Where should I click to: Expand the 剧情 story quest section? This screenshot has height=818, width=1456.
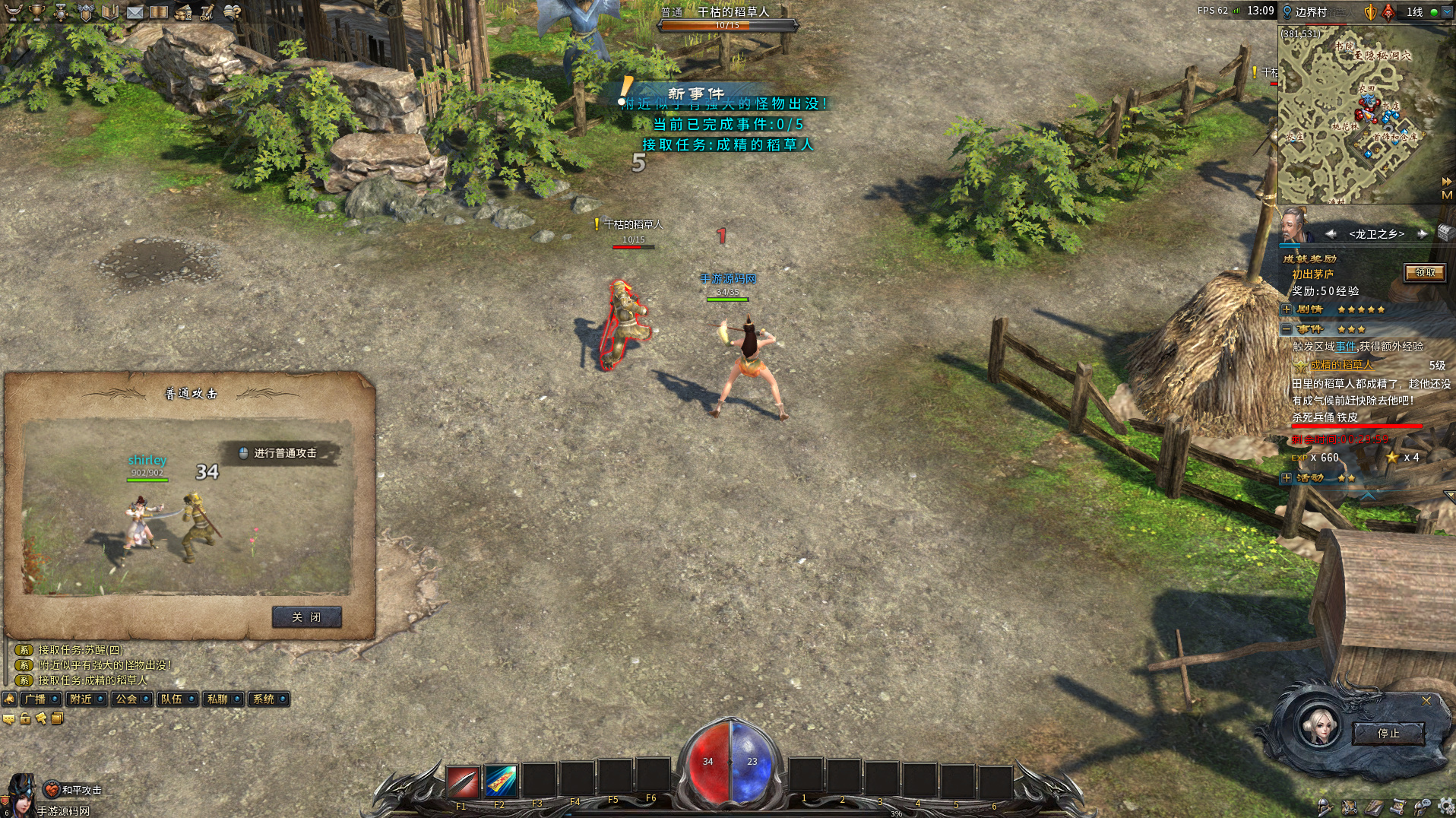coord(1287,309)
